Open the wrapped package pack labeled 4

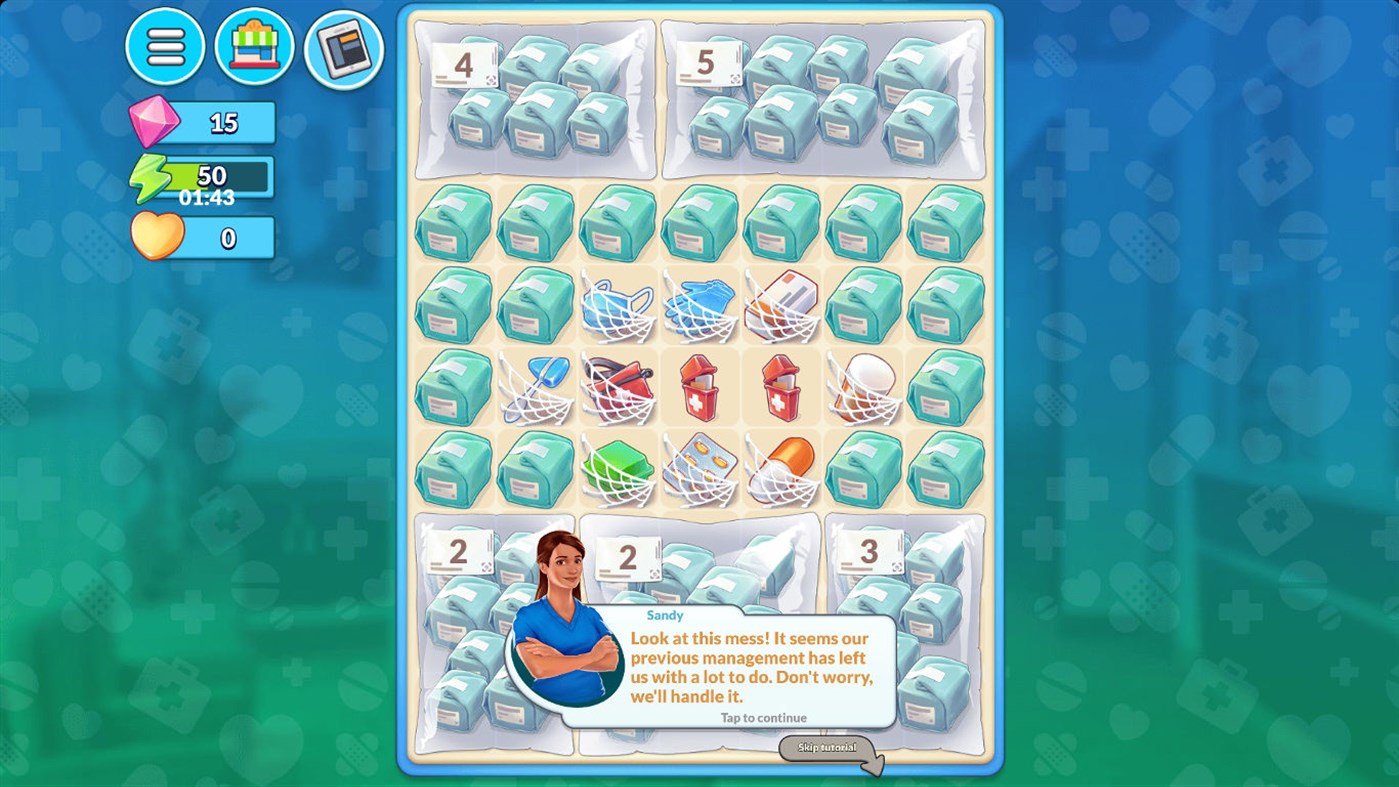click(533, 97)
